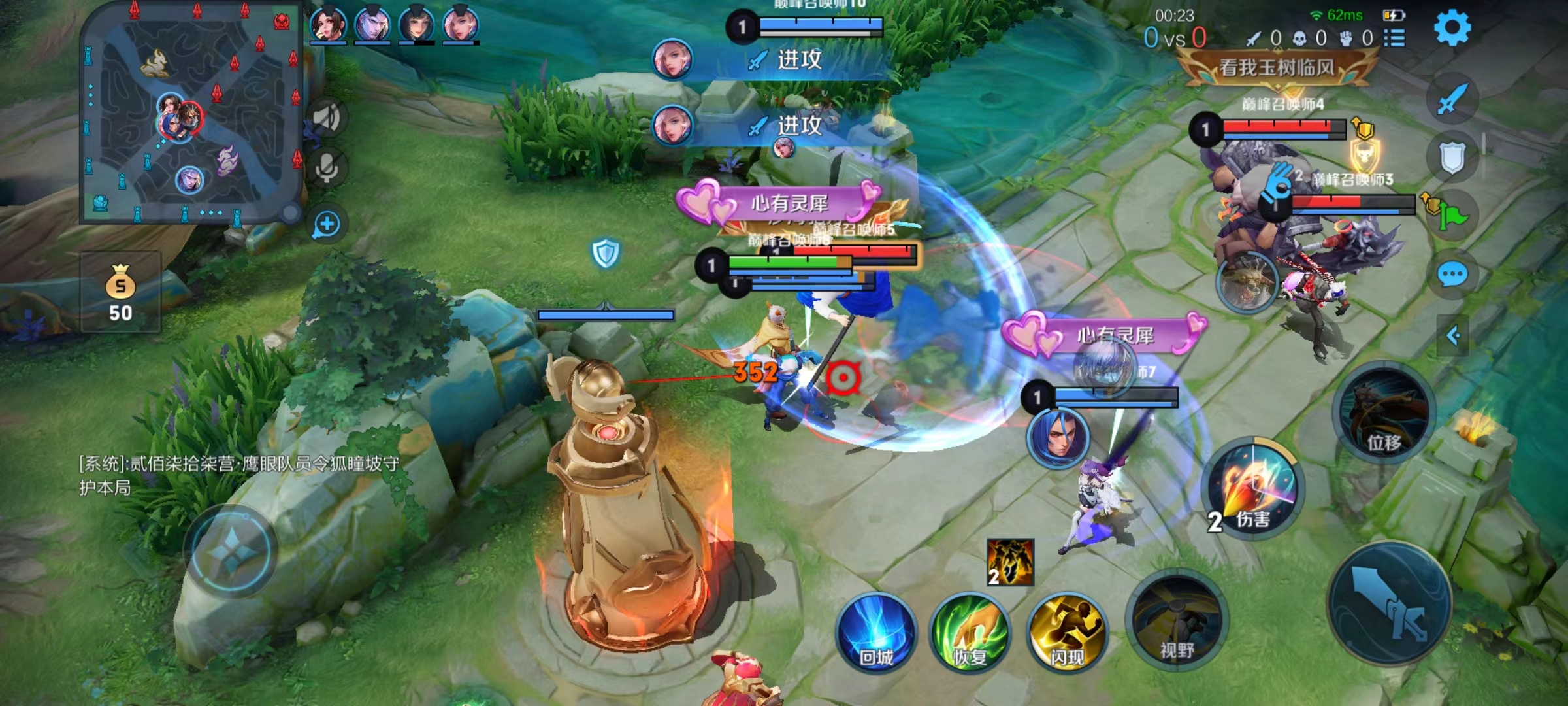Hit the basic attack sword button

[x=1390, y=603]
